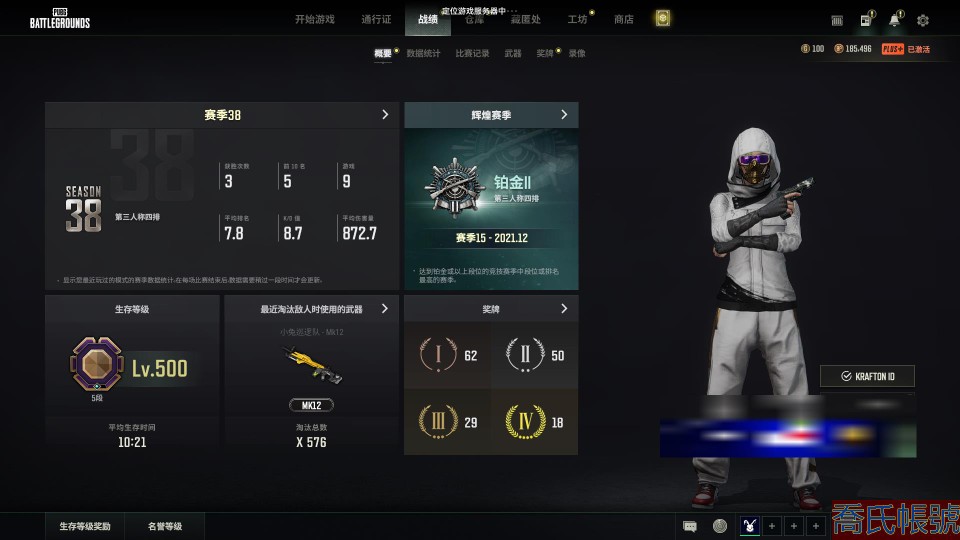Click the KRAFTON ID button
Viewport: 960px width, 540px height.
tap(867, 376)
